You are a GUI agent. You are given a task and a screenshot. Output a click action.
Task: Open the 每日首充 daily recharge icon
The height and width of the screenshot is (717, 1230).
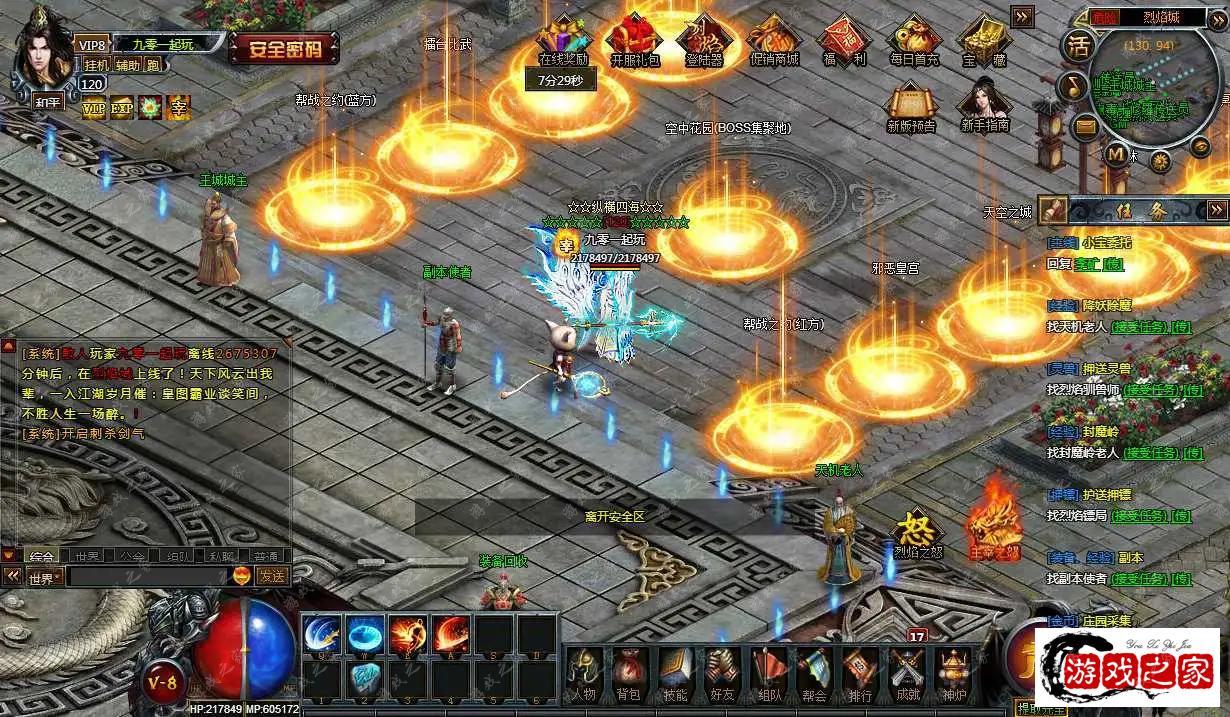click(913, 40)
